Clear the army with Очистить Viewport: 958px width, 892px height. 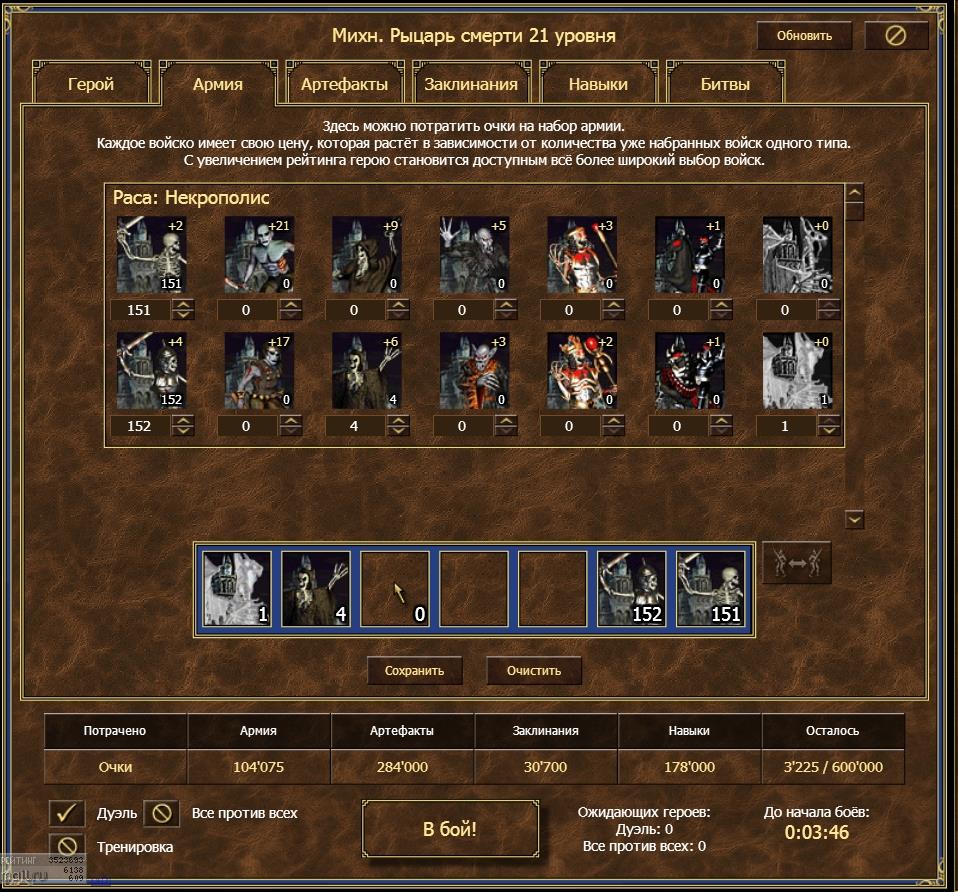pos(534,670)
